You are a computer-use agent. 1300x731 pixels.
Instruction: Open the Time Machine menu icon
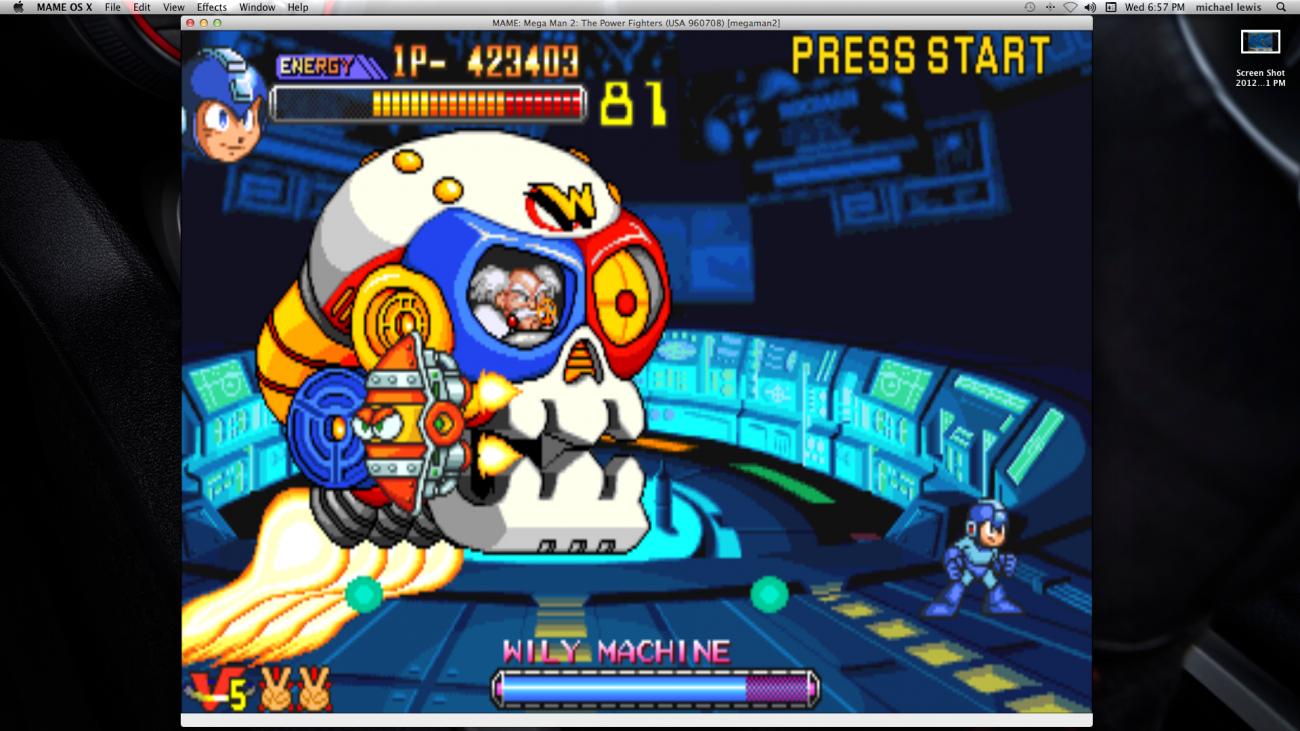(1030, 7)
